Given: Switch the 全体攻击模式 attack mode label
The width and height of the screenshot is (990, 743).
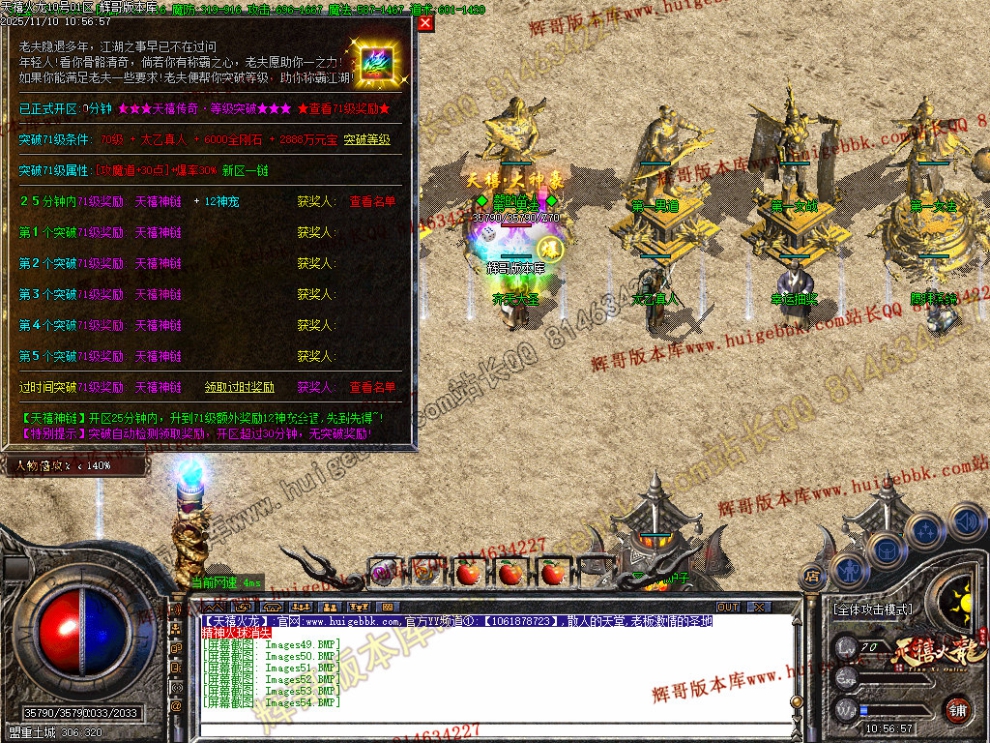Looking at the screenshot, I should pyautogui.click(x=872, y=608).
